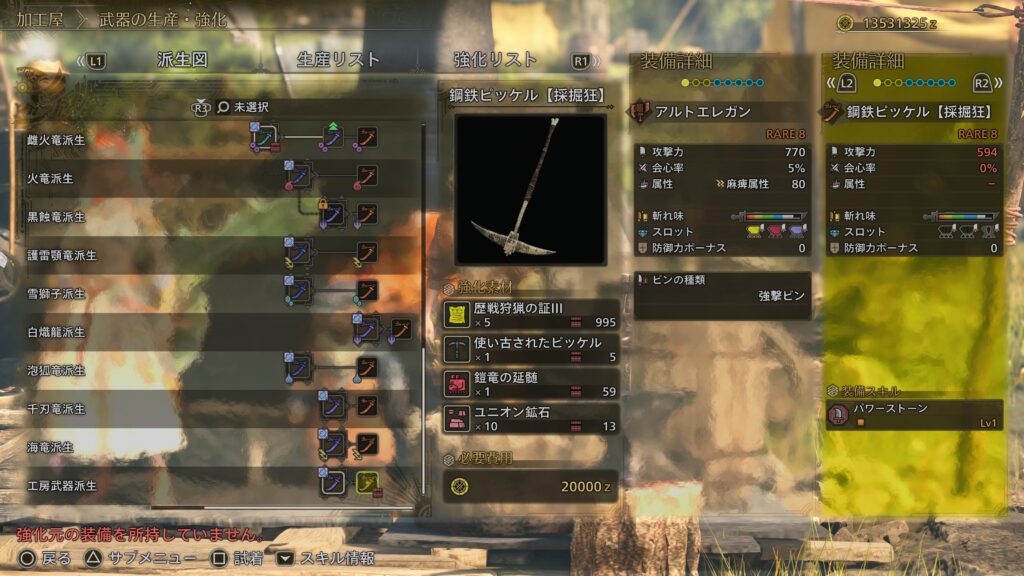Select the 歴戦狩猟の証III material row
The width and height of the screenshot is (1024, 576).
(x=530, y=314)
